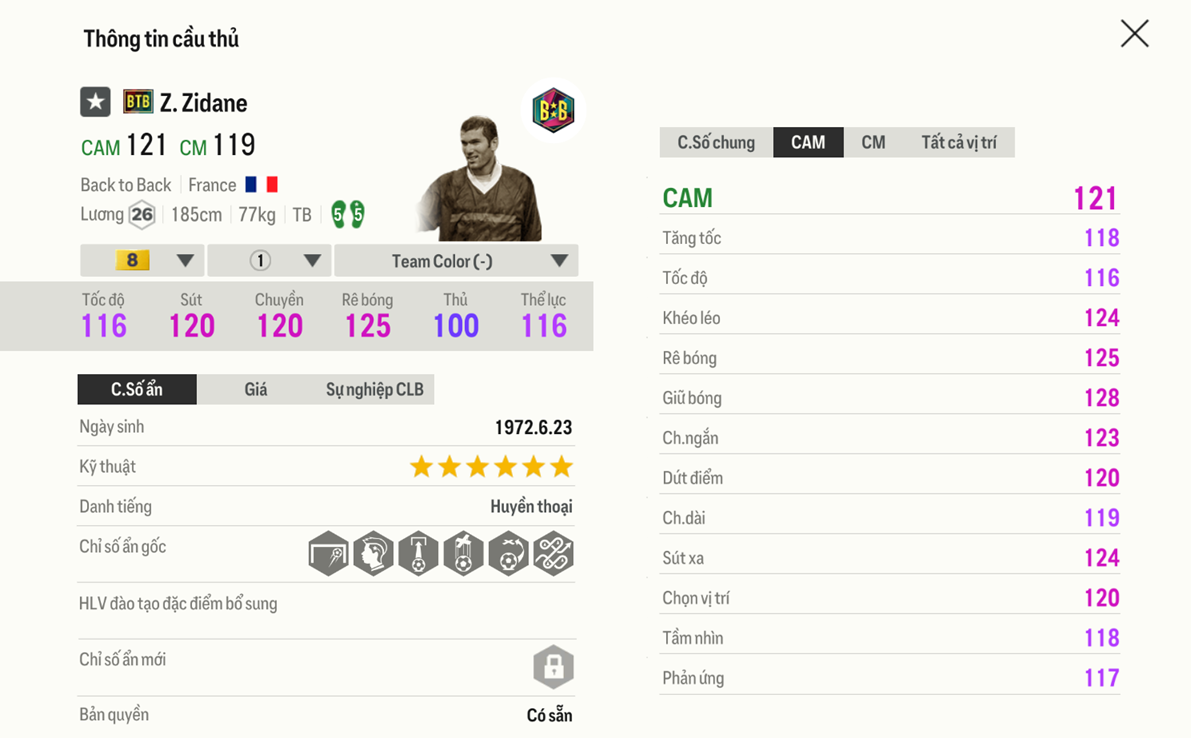
Task: Select the C.Số chung tab
Action: (716, 142)
